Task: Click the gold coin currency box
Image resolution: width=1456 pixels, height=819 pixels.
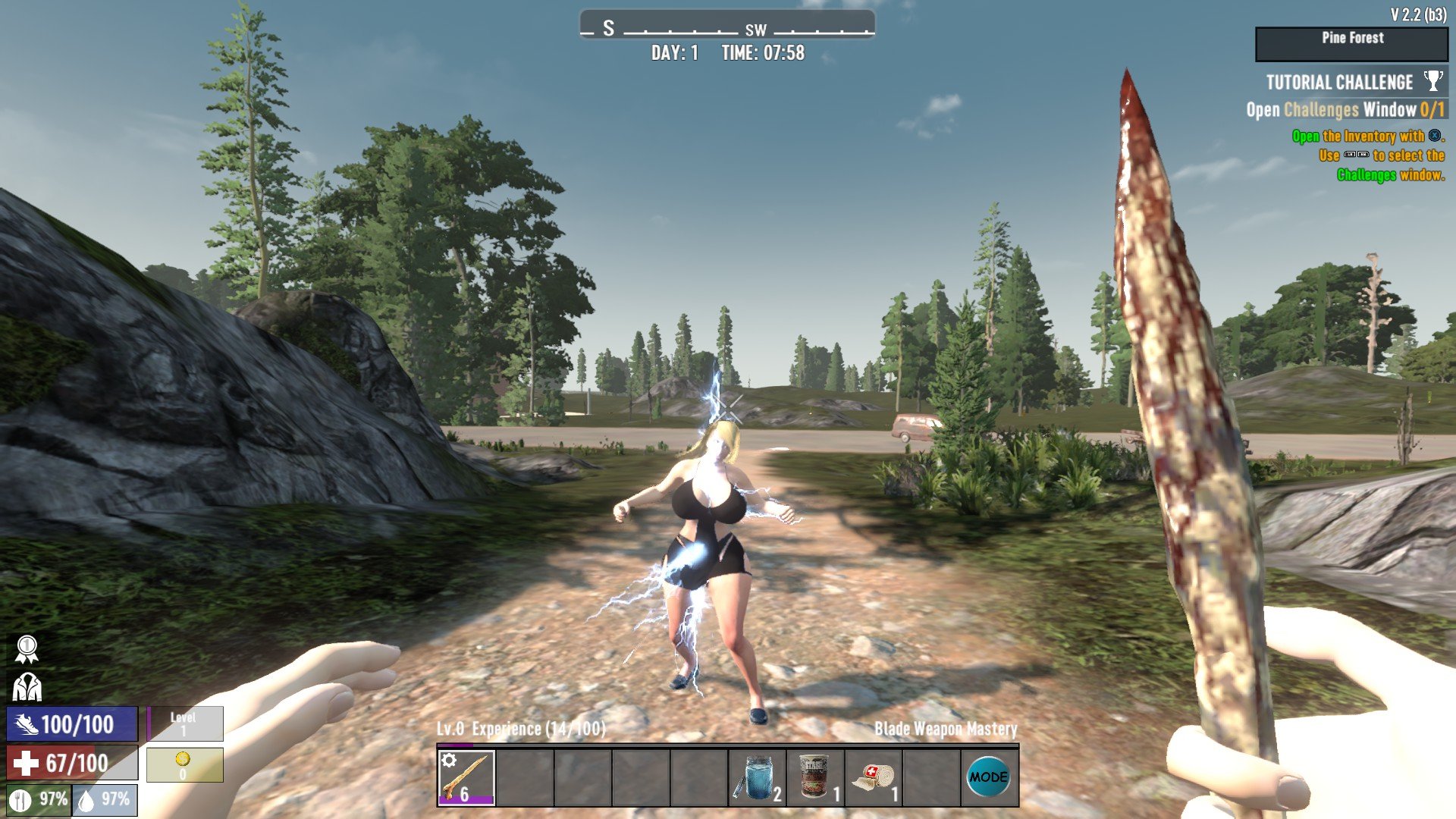Action: [x=184, y=764]
